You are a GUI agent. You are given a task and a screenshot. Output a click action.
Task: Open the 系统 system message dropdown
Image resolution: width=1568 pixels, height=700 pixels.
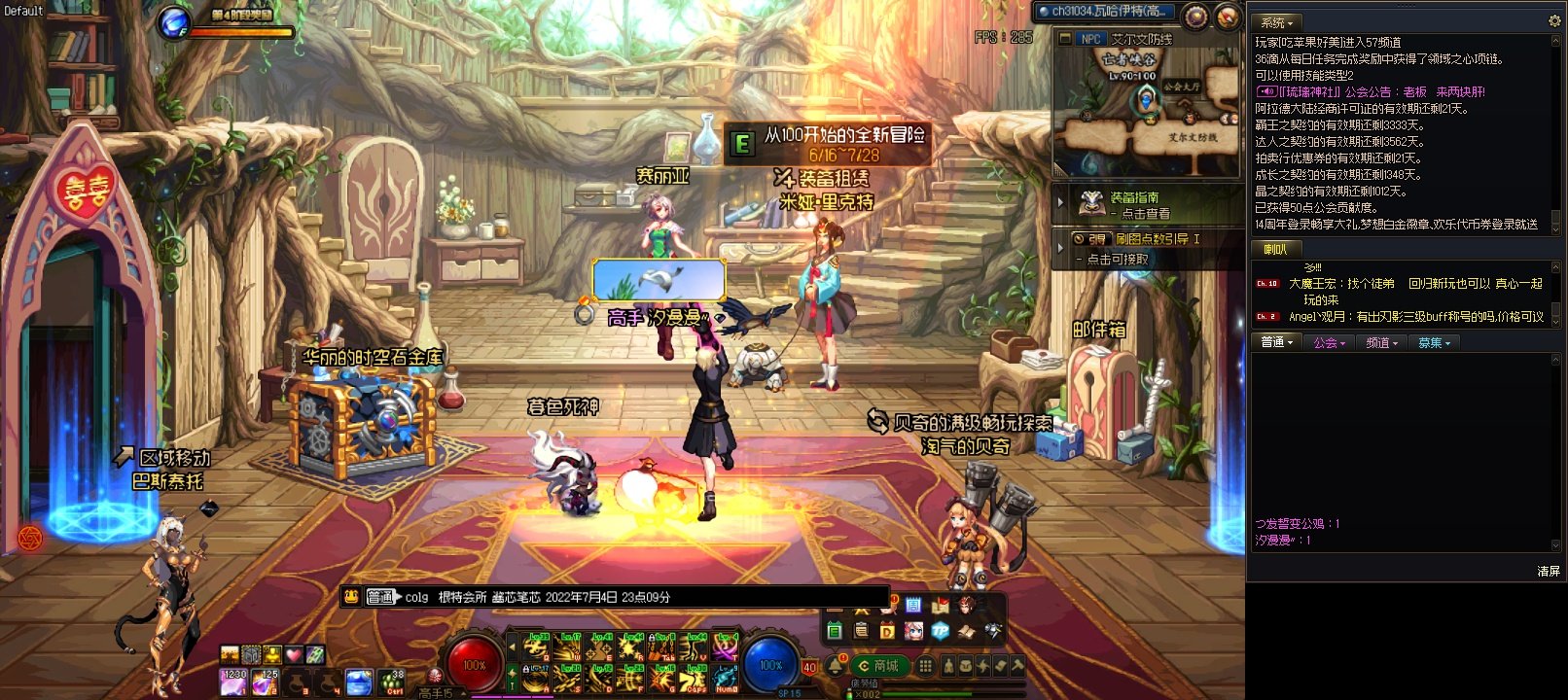click(1277, 21)
